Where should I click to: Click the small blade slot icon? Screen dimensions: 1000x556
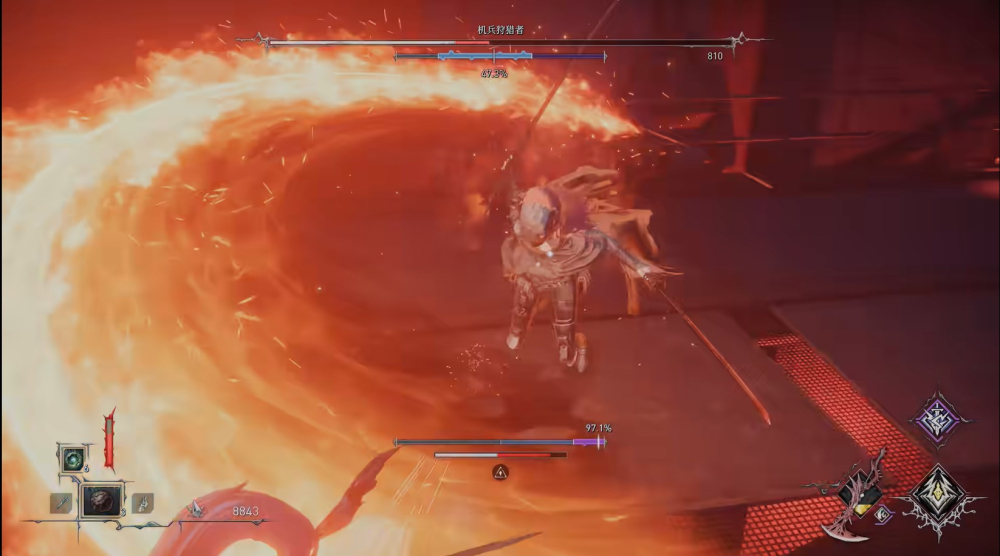[61, 502]
